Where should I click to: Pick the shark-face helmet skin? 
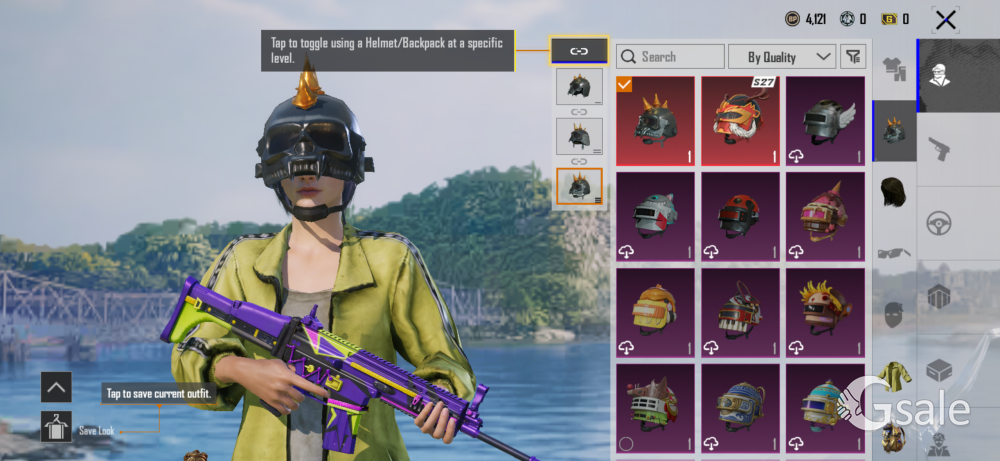(655, 216)
